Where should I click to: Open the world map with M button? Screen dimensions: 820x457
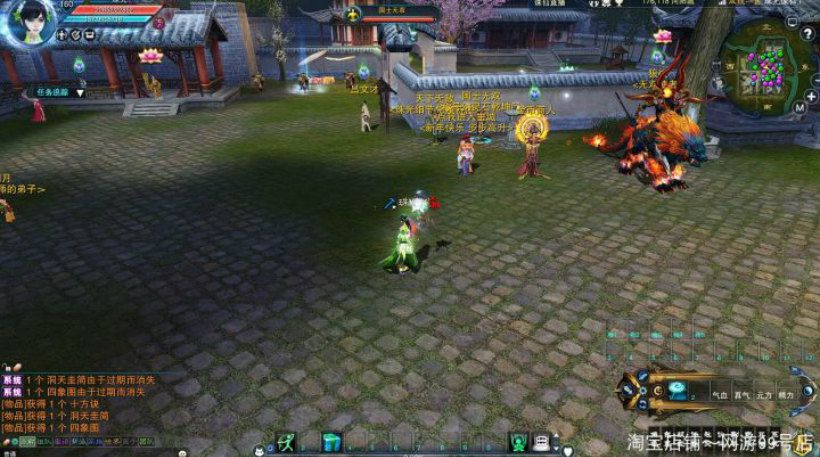(798, 107)
